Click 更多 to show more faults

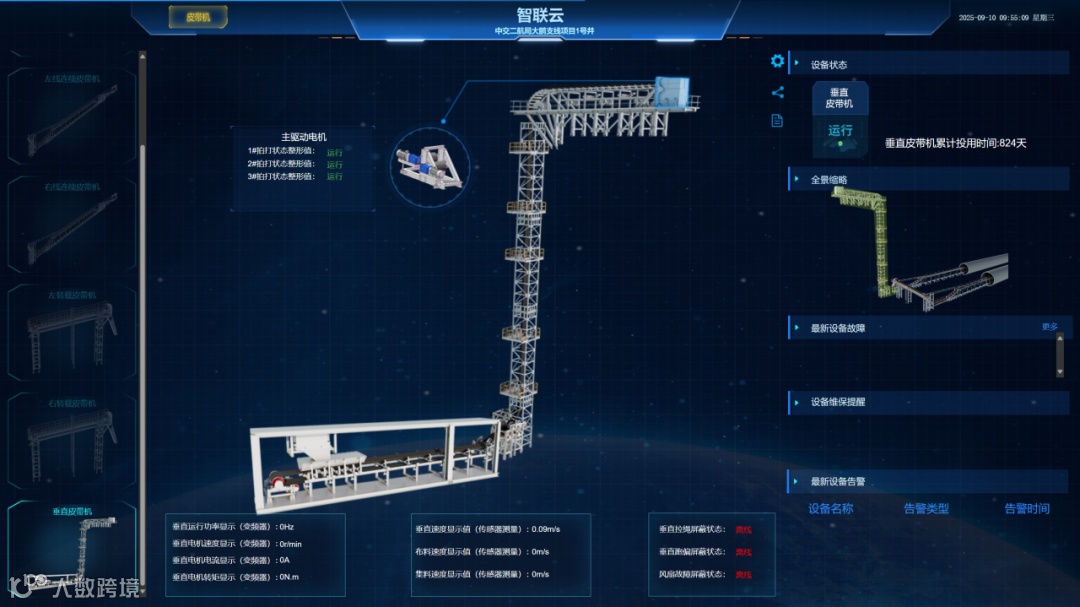(1049, 326)
